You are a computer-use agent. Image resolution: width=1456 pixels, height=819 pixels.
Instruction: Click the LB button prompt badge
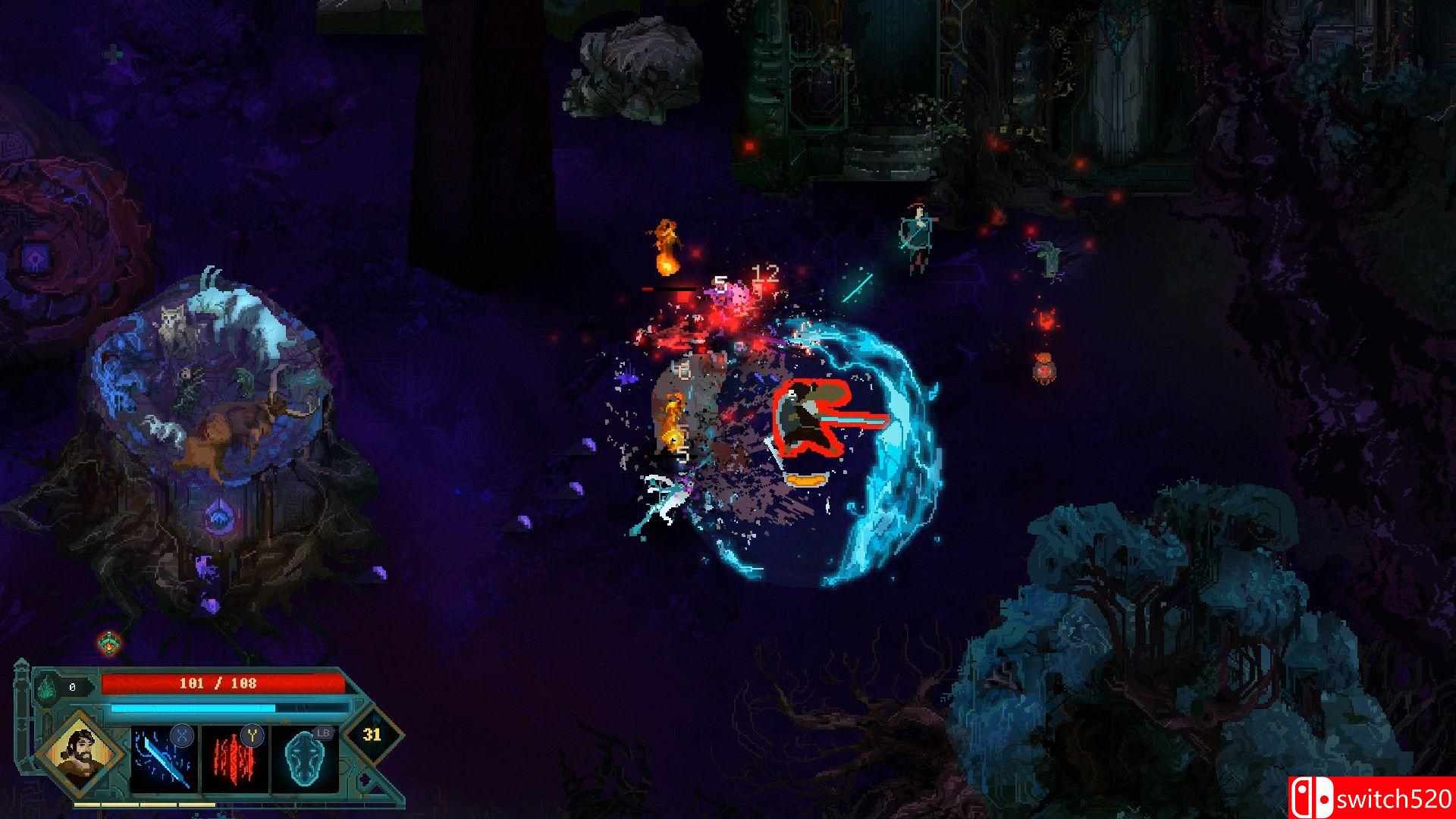(323, 732)
